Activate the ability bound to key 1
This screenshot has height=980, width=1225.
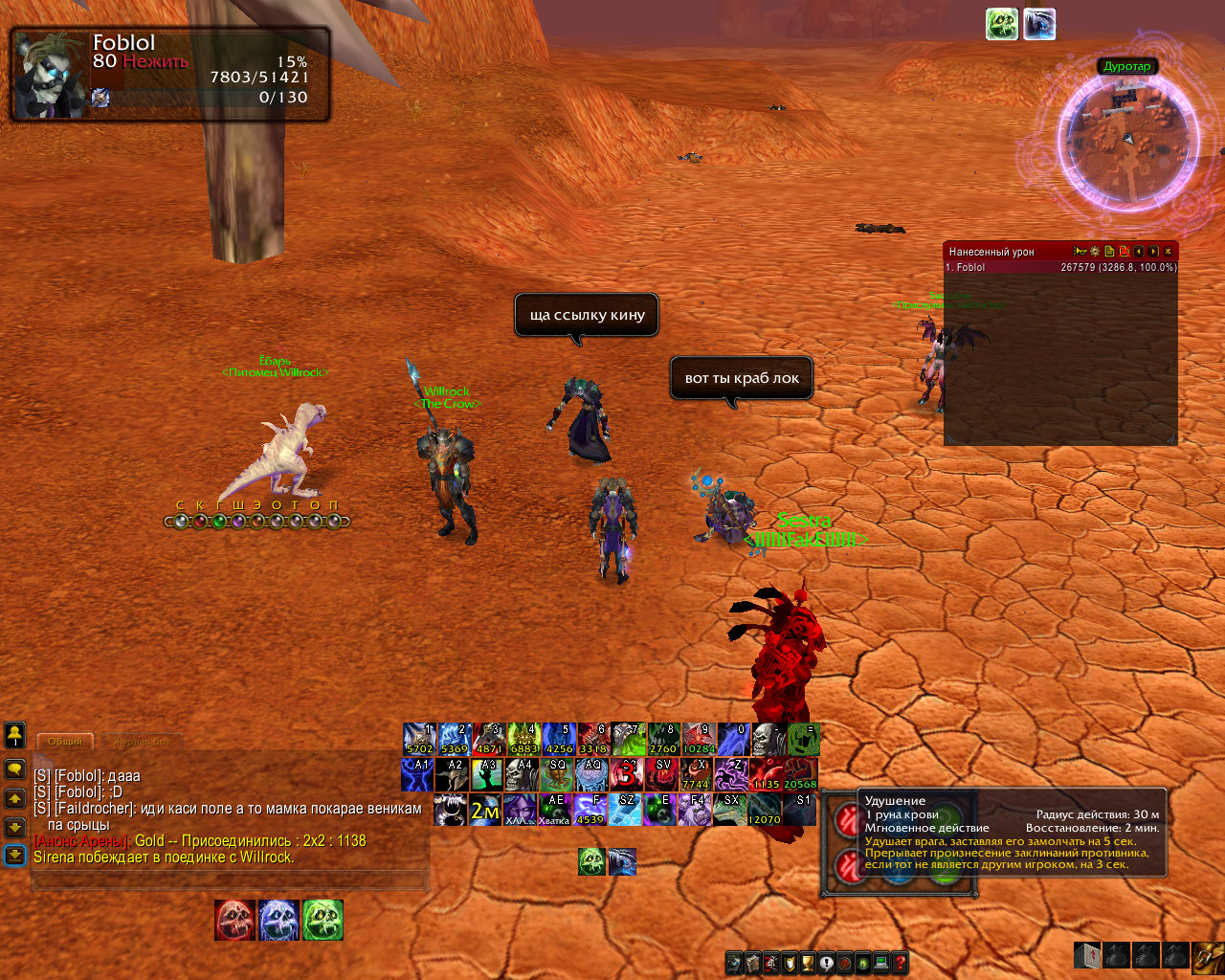pos(419,739)
